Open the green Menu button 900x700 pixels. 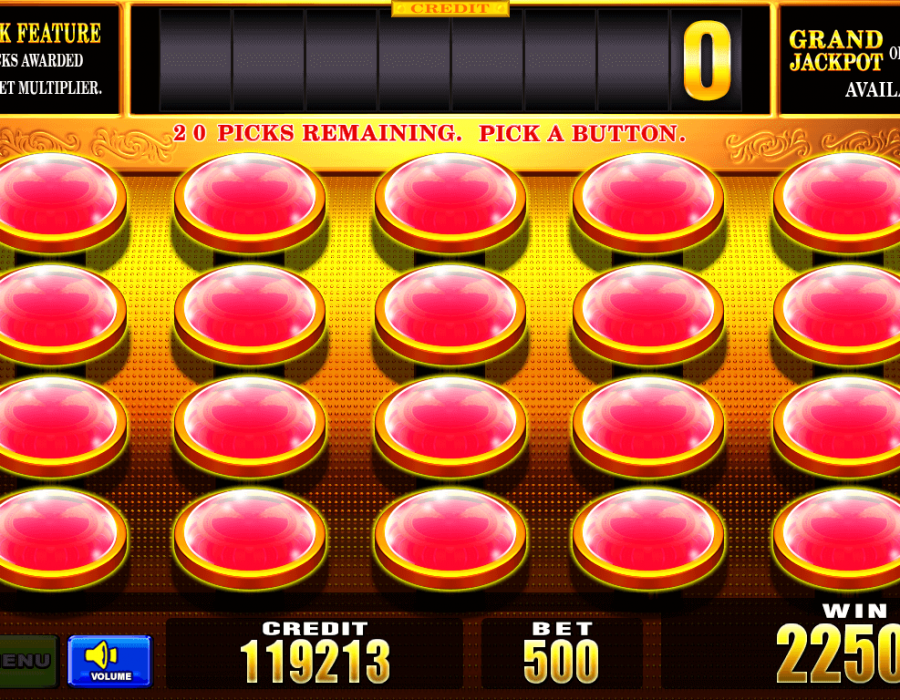point(27,661)
